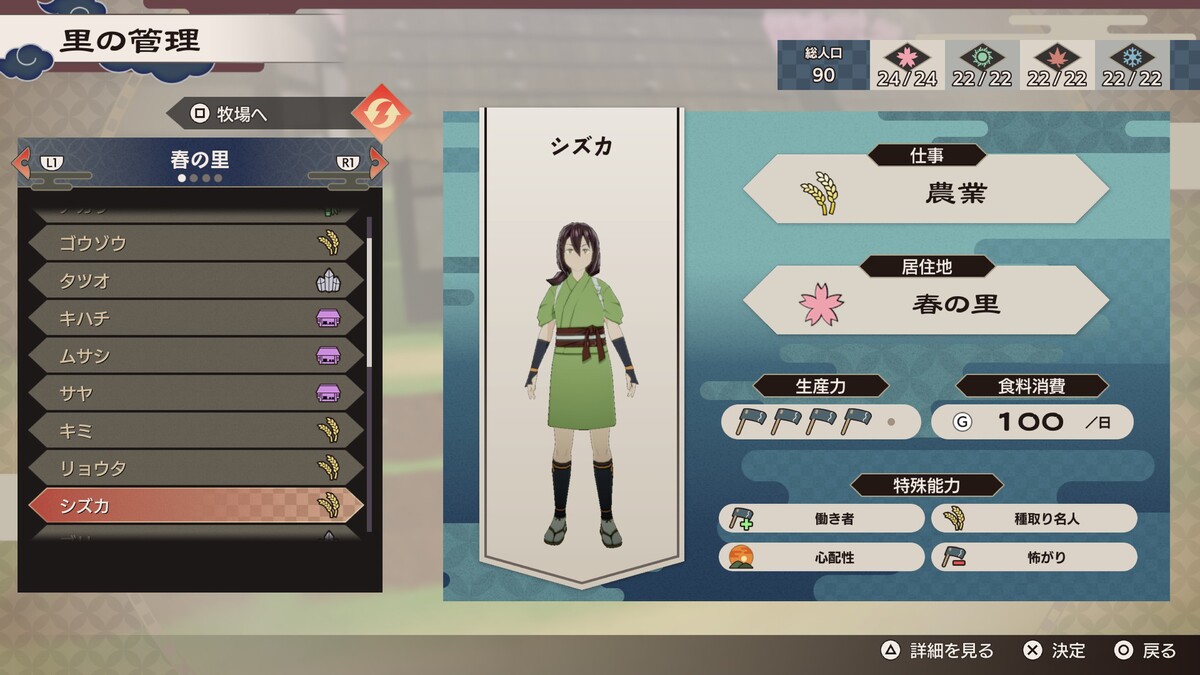Open the 春の里 village header tab

[200, 160]
